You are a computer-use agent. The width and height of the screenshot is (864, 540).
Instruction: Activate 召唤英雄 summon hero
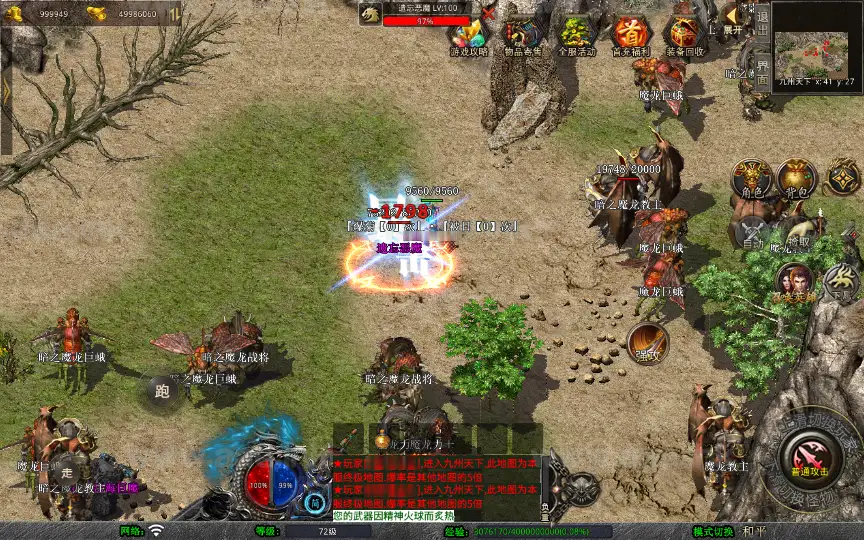click(794, 282)
